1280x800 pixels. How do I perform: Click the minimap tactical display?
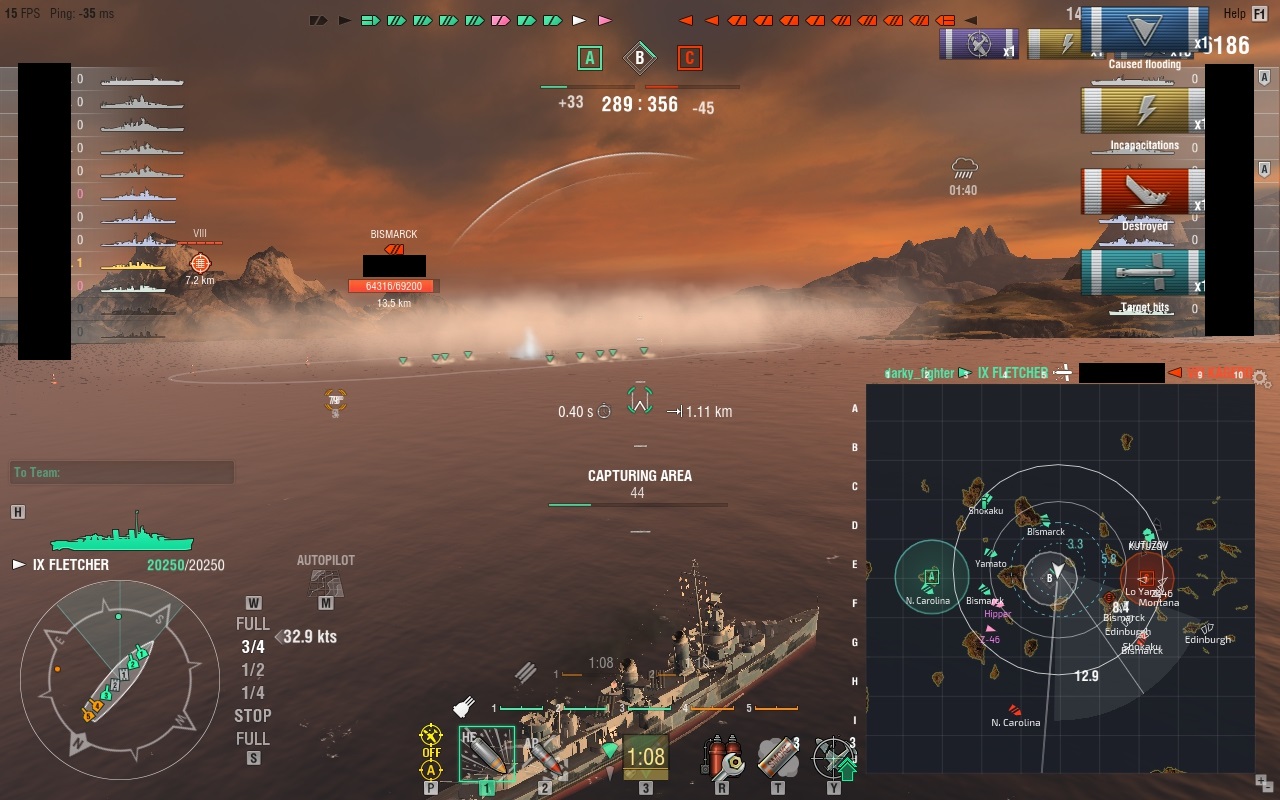[1060, 578]
